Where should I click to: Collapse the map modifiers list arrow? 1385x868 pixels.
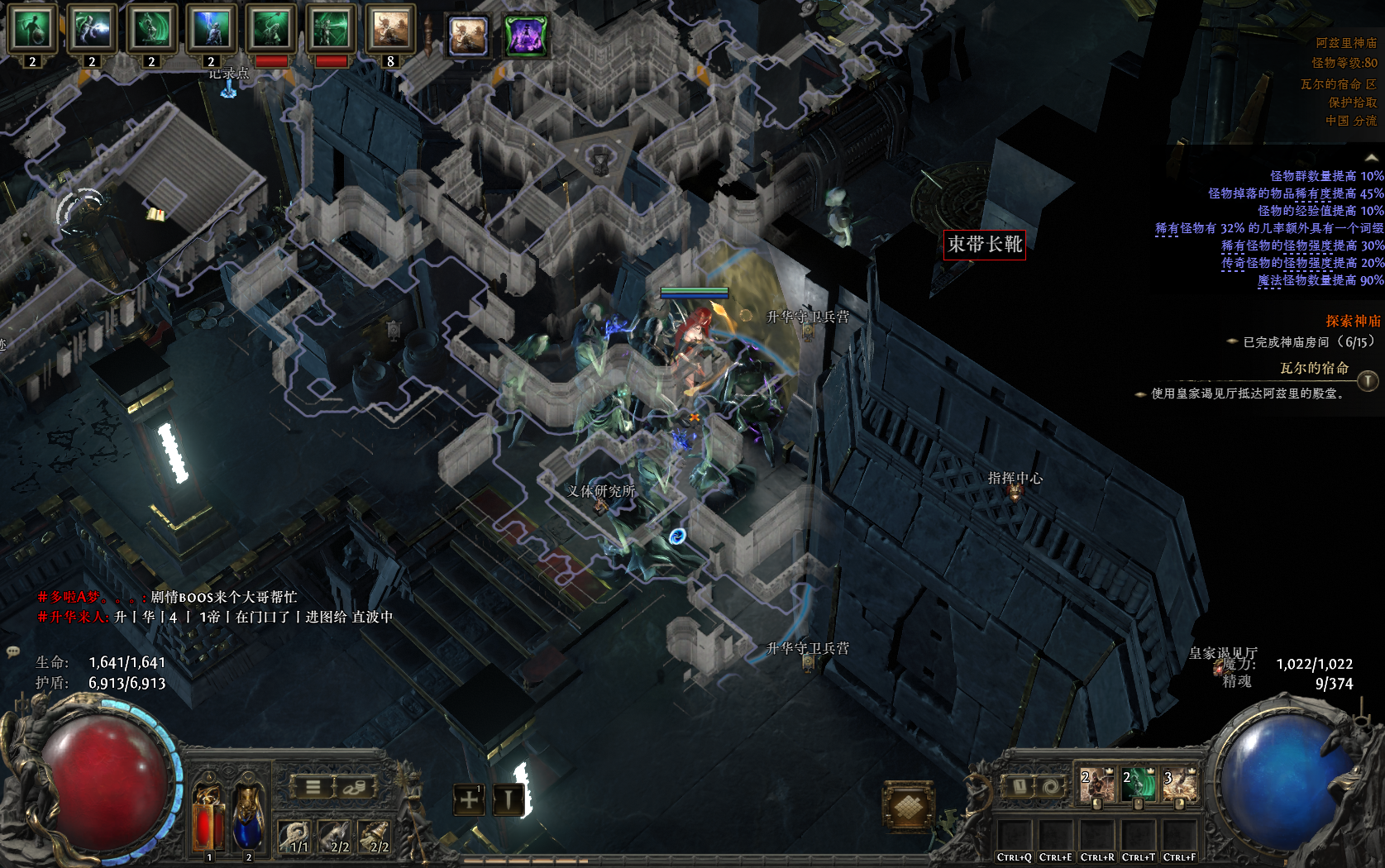pos(1372,158)
